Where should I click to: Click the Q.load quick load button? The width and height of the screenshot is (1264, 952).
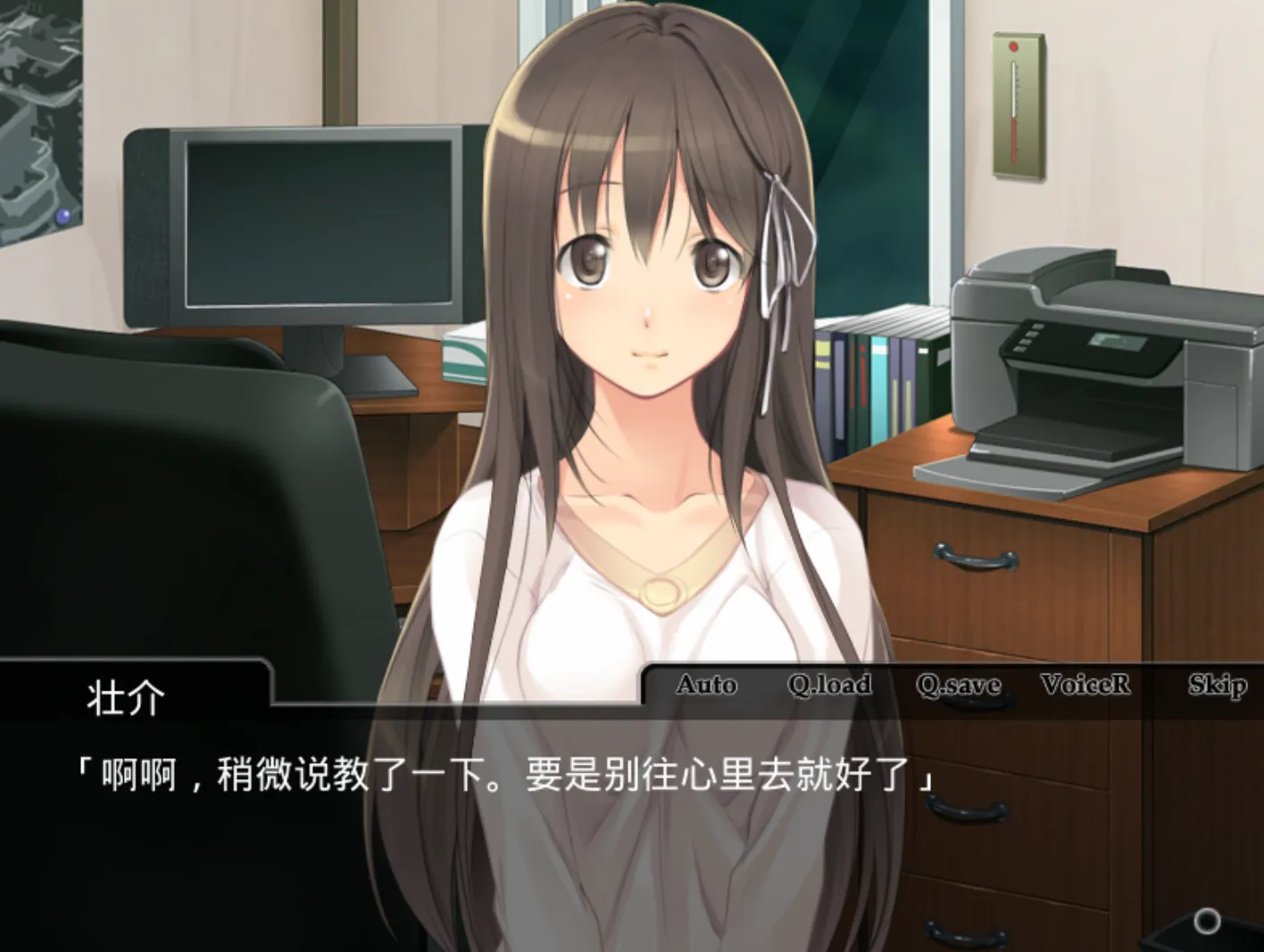[829, 684]
